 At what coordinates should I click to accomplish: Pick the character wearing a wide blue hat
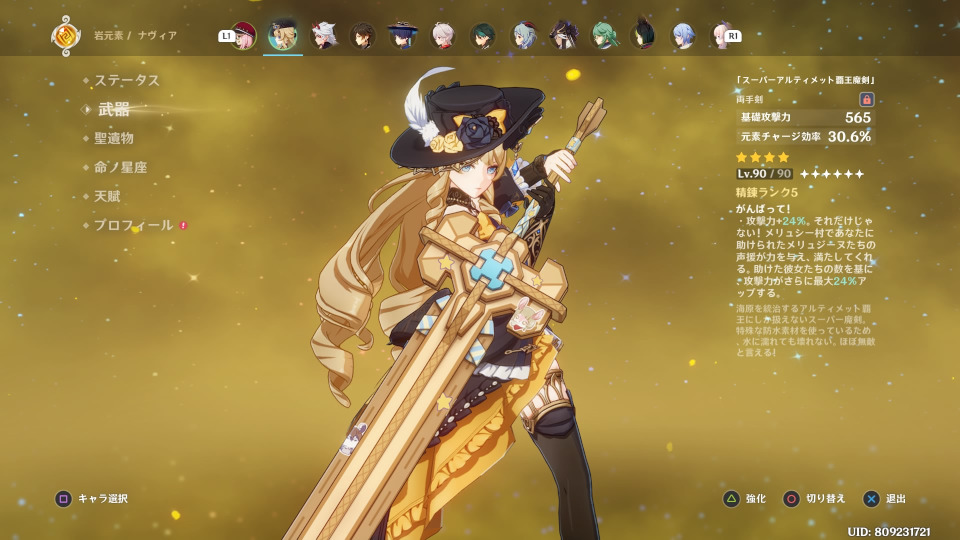[403, 36]
